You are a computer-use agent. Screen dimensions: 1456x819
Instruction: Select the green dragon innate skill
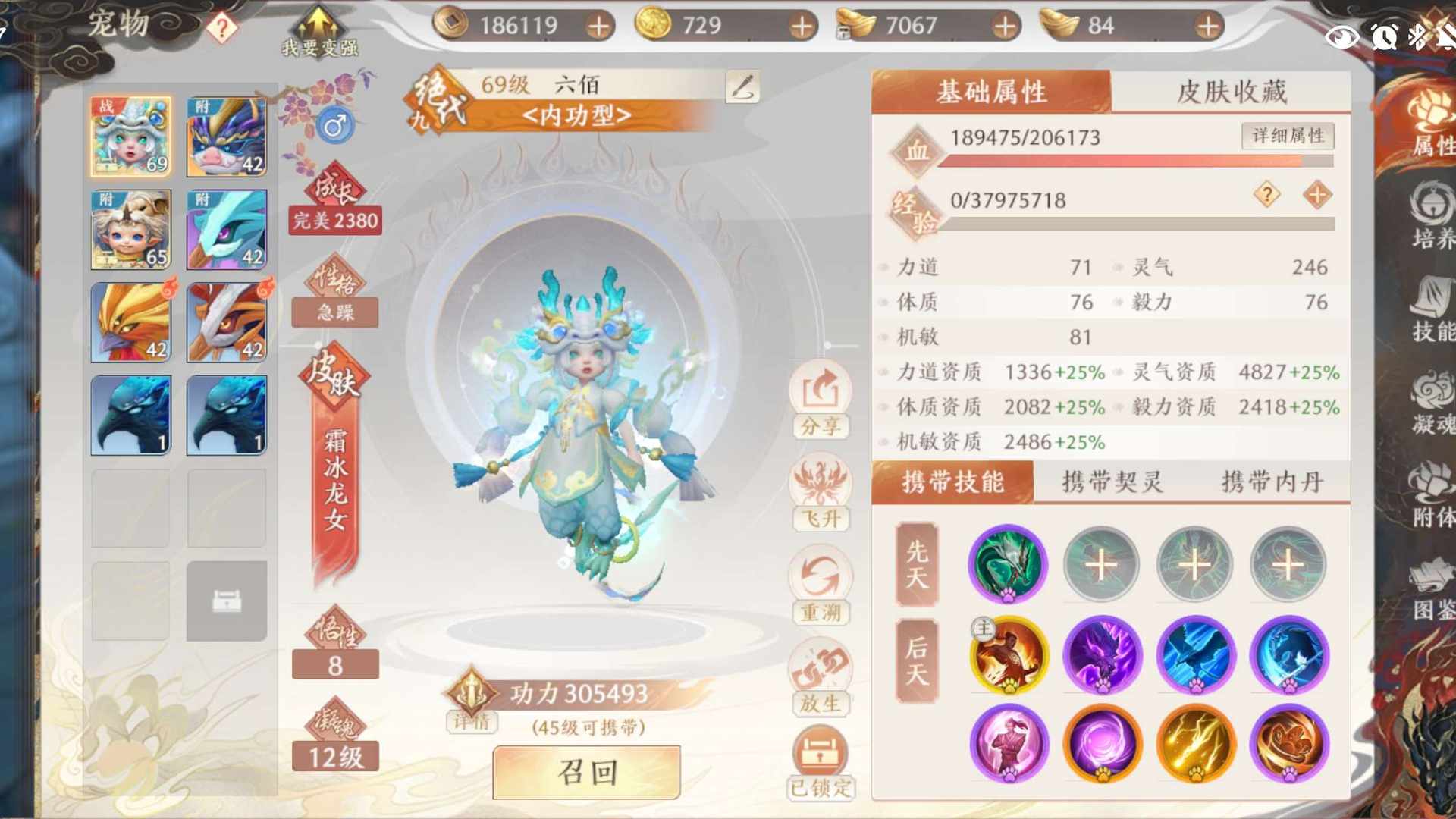pos(1007,565)
